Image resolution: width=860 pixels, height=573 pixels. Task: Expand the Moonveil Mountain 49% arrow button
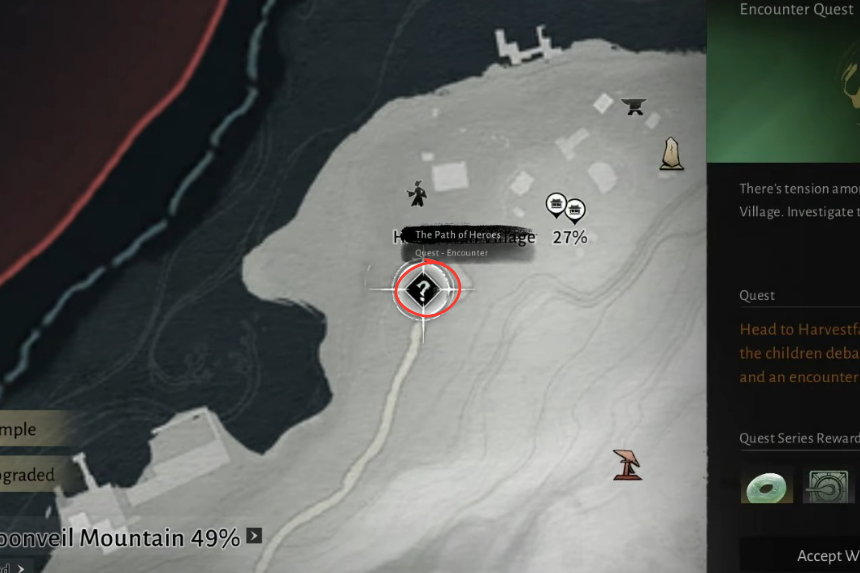click(254, 536)
